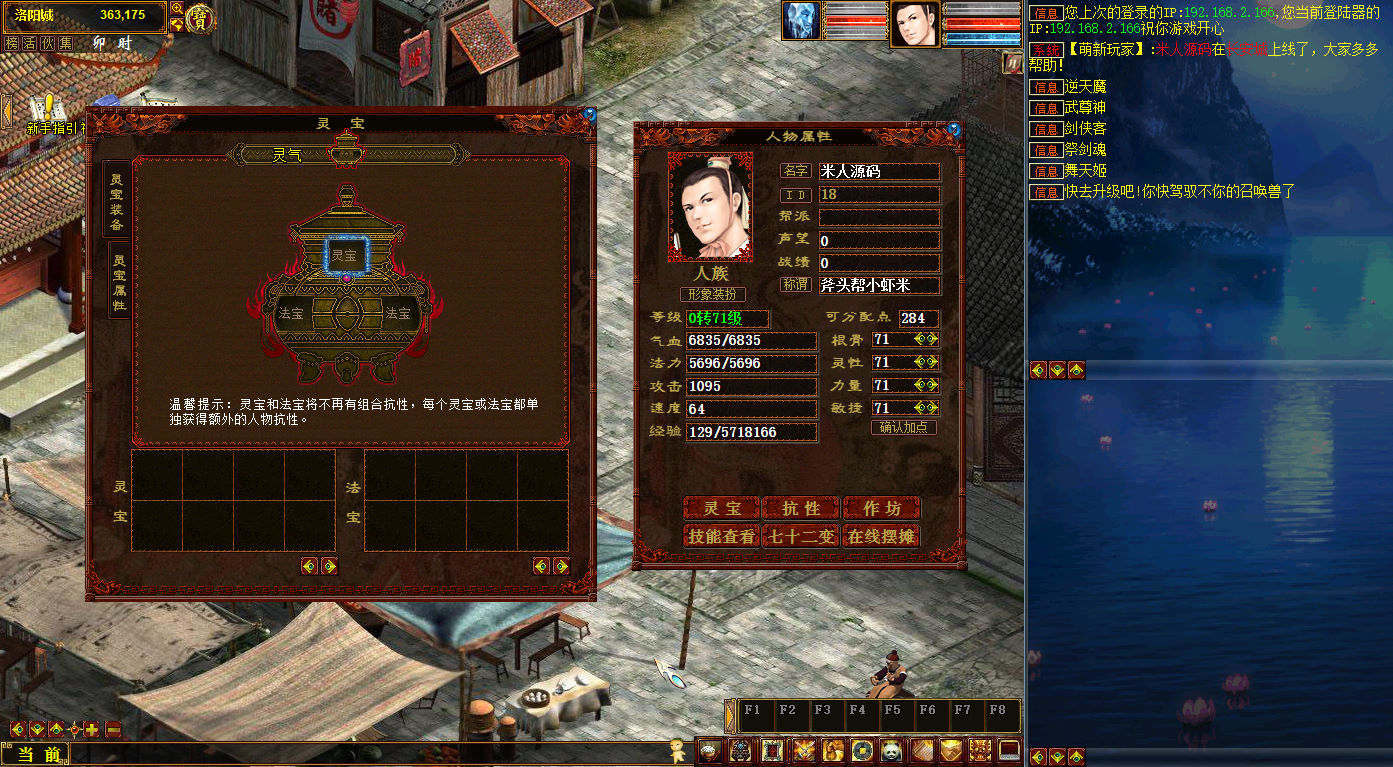
Task: Select the 灵宝装备 side tab
Action: click(x=117, y=197)
